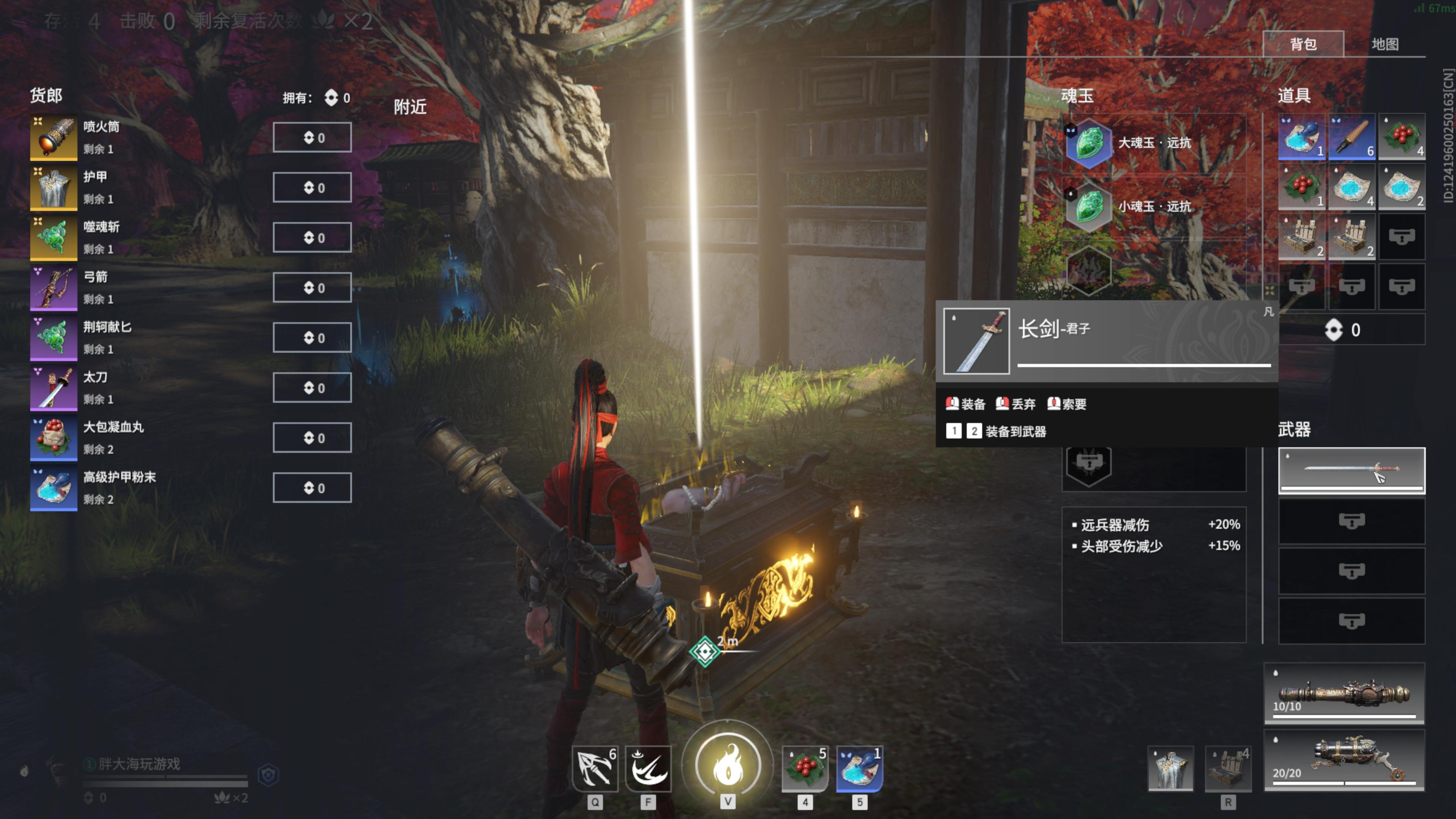Buy the 弓箭 bow

312,288
